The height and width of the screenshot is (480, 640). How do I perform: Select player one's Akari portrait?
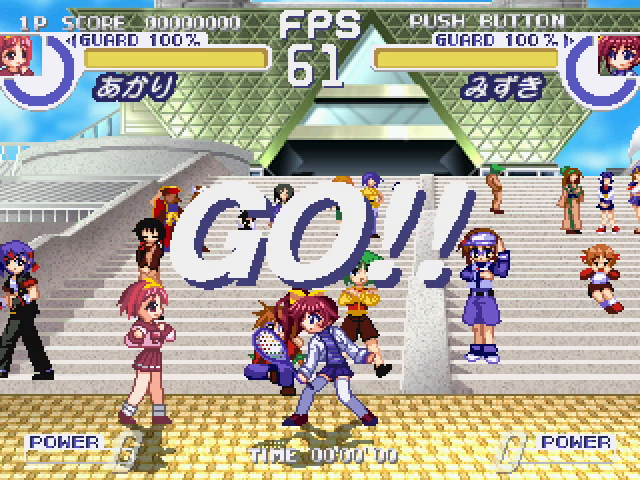coord(16,56)
